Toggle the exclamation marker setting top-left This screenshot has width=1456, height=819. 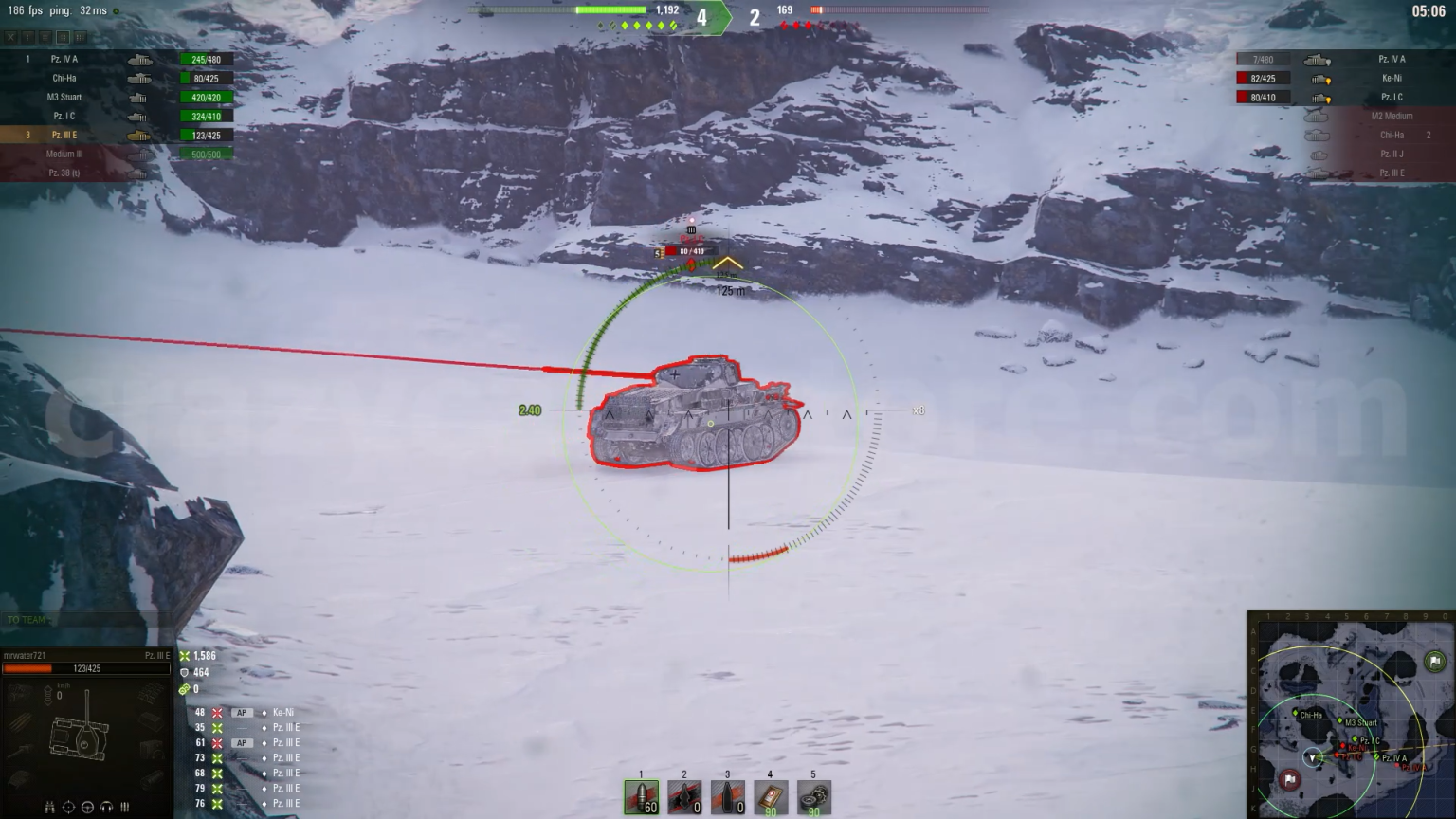click(27, 37)
